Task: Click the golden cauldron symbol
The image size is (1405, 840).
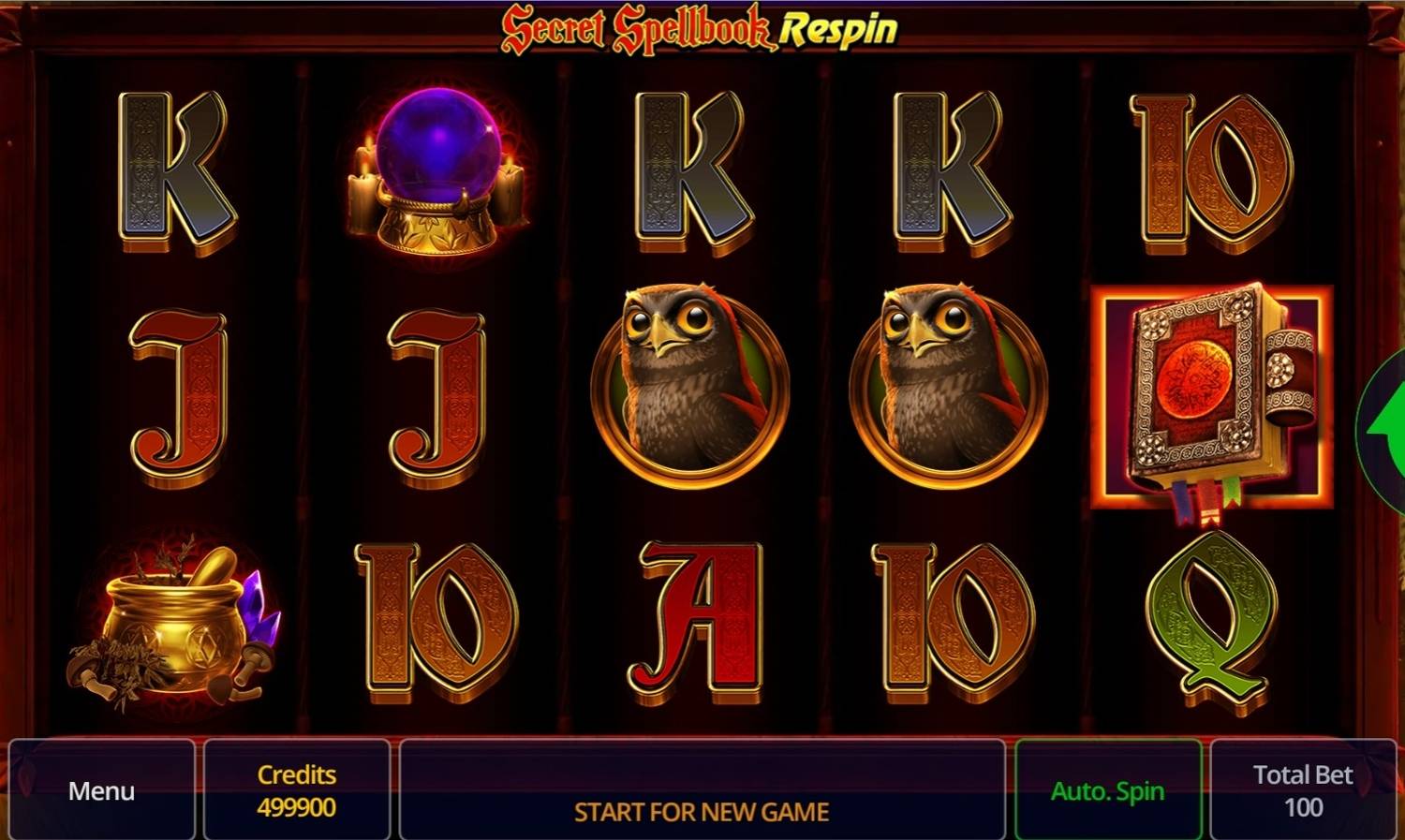Action: pos(173,623)
